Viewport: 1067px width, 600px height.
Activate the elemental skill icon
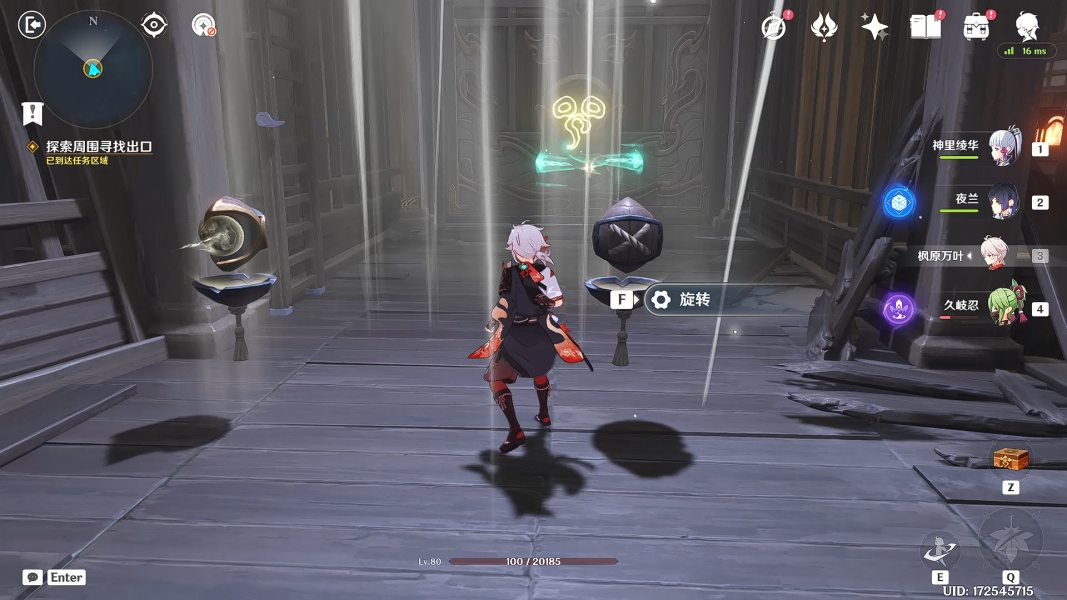[x=940, y=548]
